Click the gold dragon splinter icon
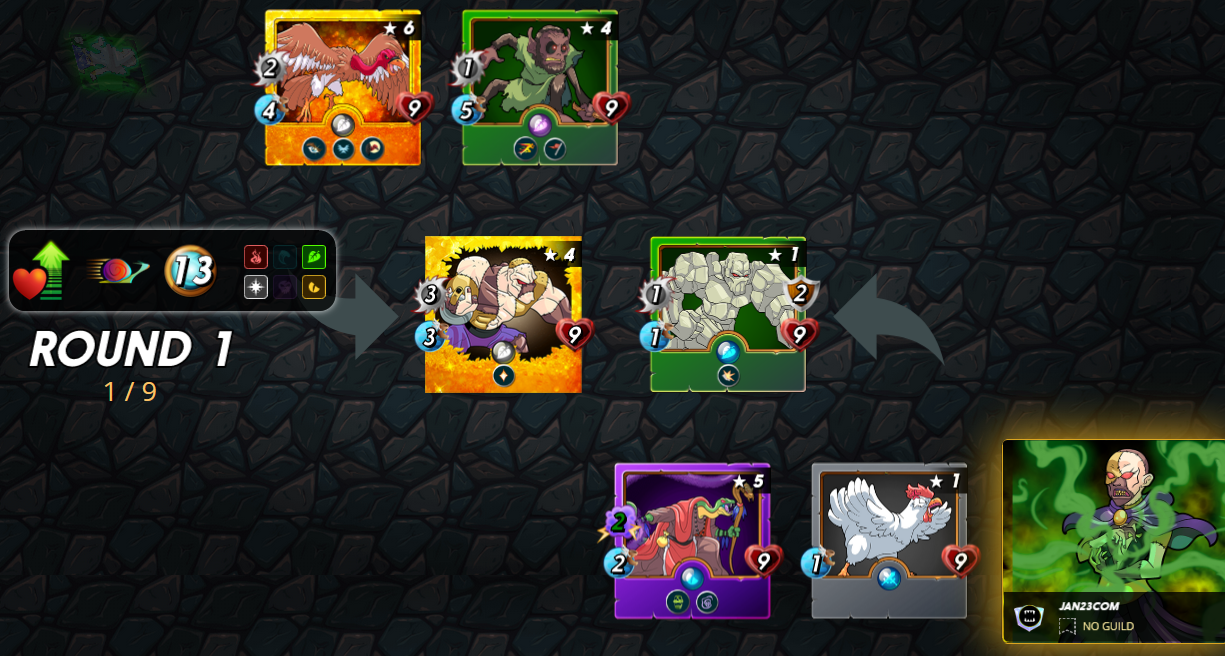 coord(314,288)
